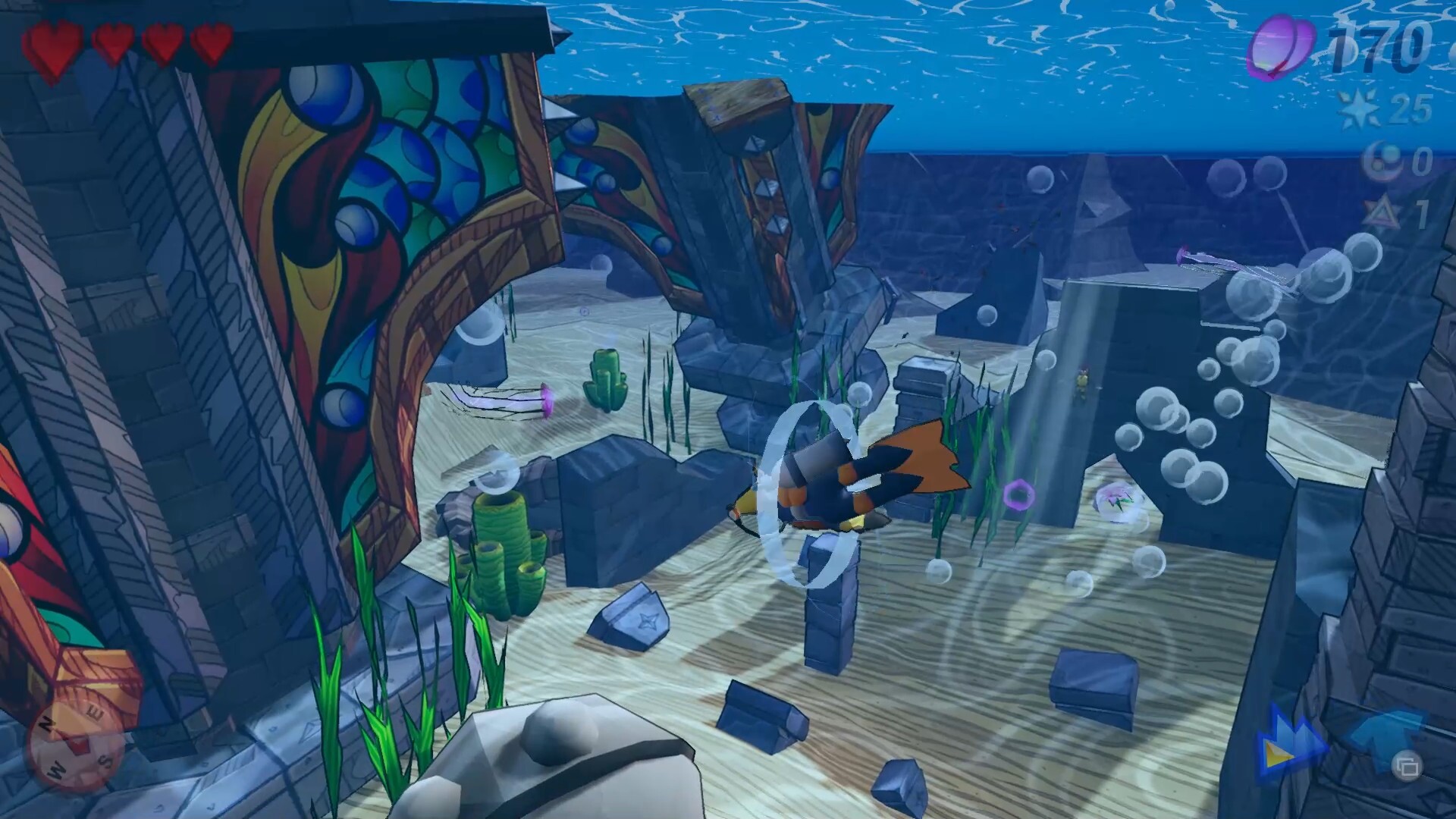Toggle the first heart in the health bar
The image size is (1456, 819).
pyautogui.click(x=55, y=42)
